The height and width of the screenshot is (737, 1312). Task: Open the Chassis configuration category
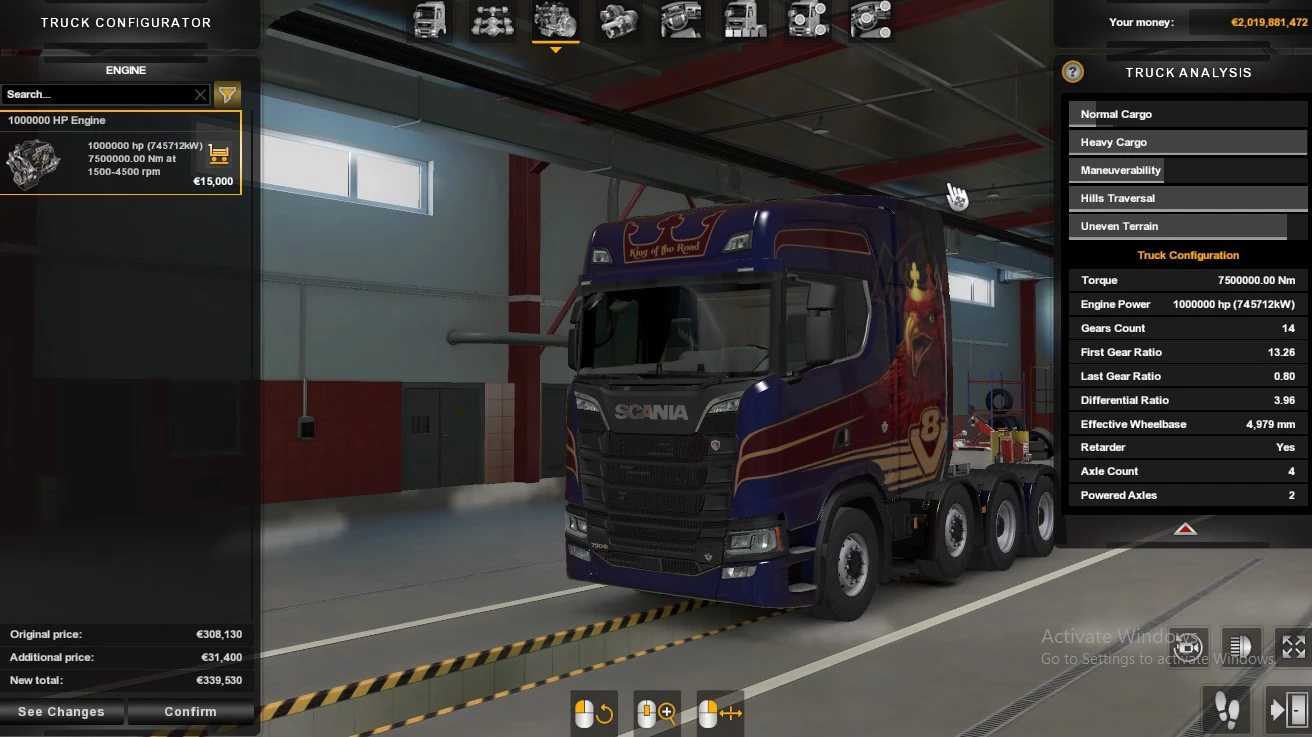(492, 20)
